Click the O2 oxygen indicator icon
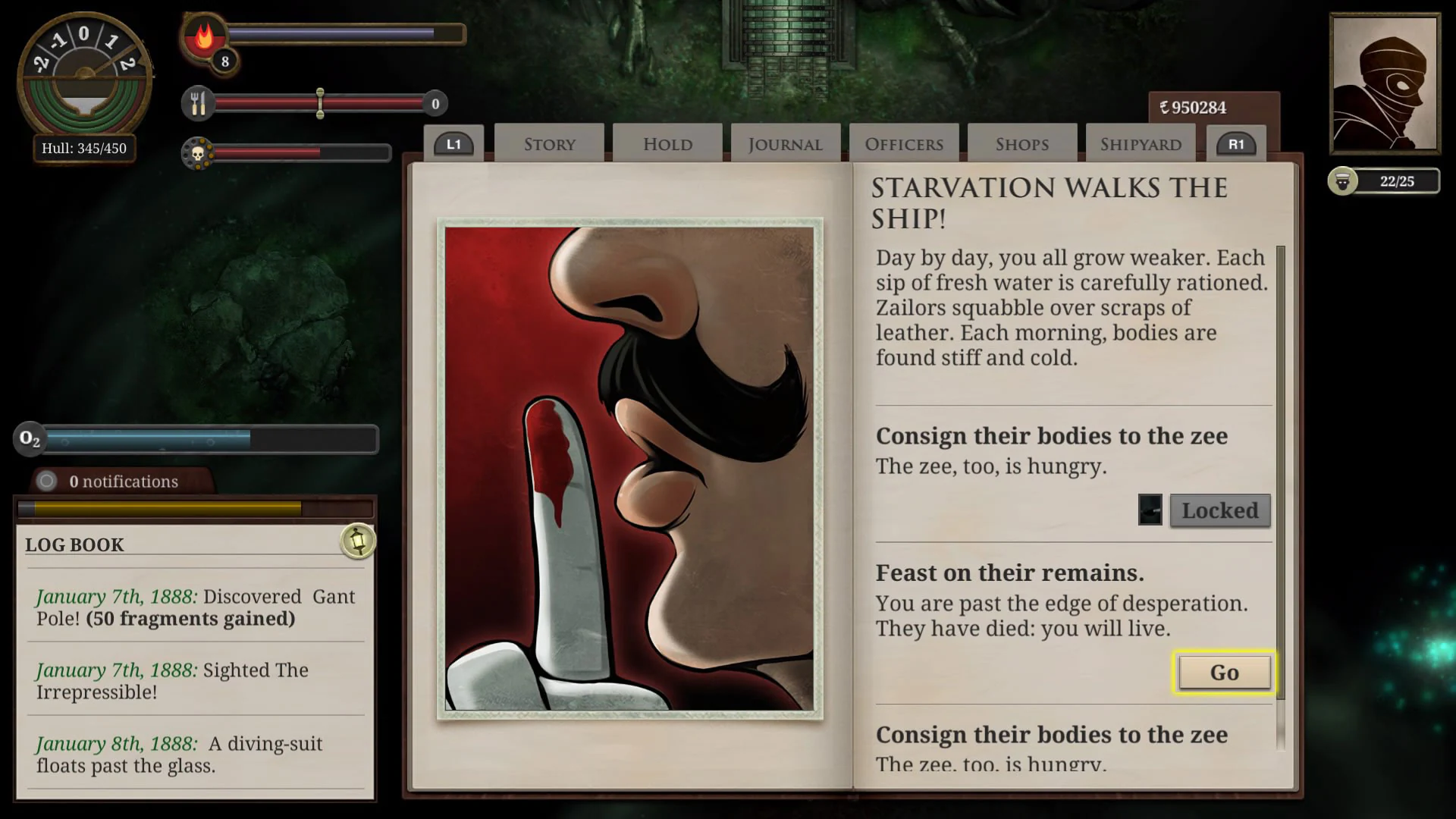 pos(30,439)
